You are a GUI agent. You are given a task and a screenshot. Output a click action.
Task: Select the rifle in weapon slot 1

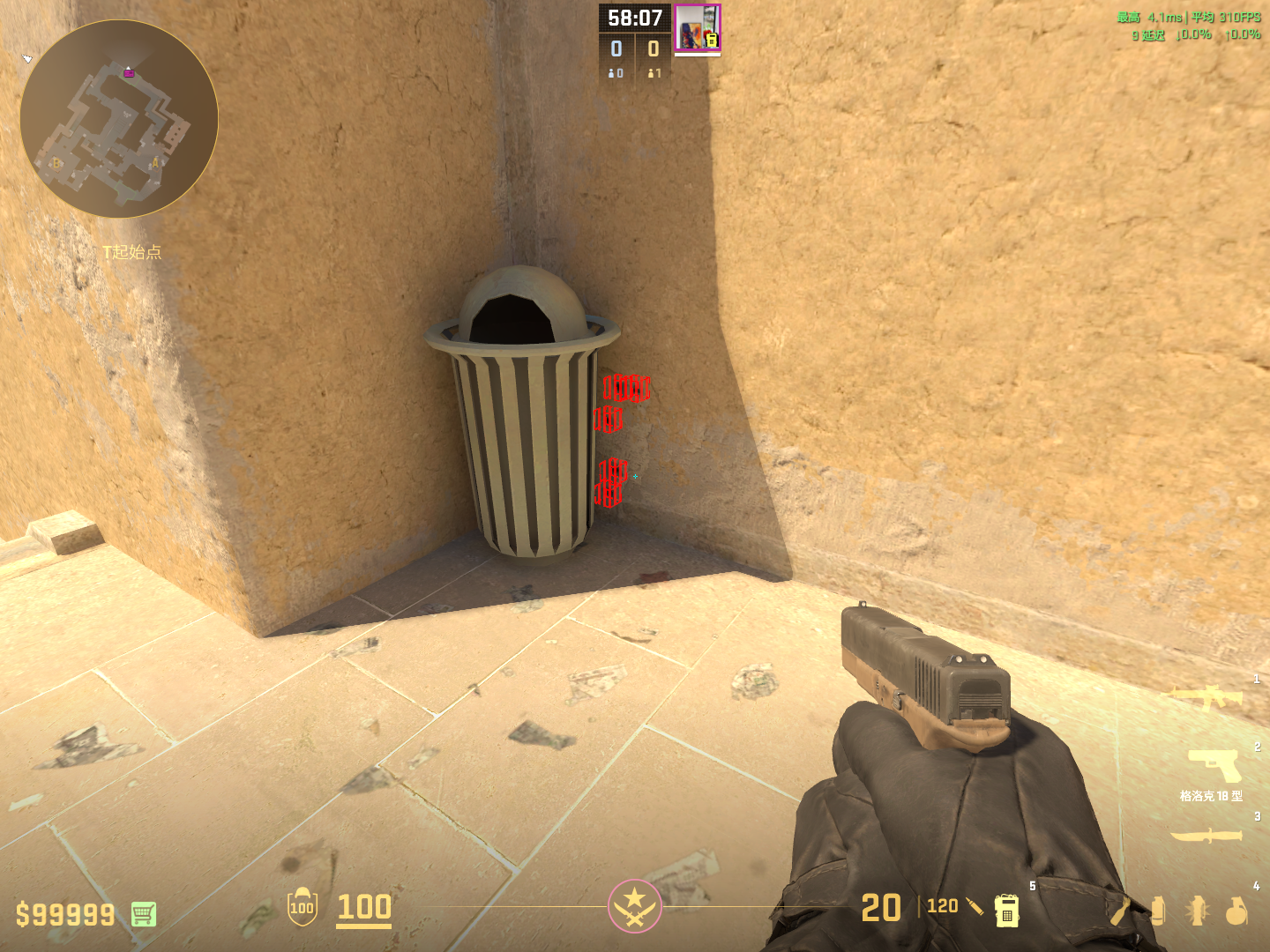[x=1206, y=698]
